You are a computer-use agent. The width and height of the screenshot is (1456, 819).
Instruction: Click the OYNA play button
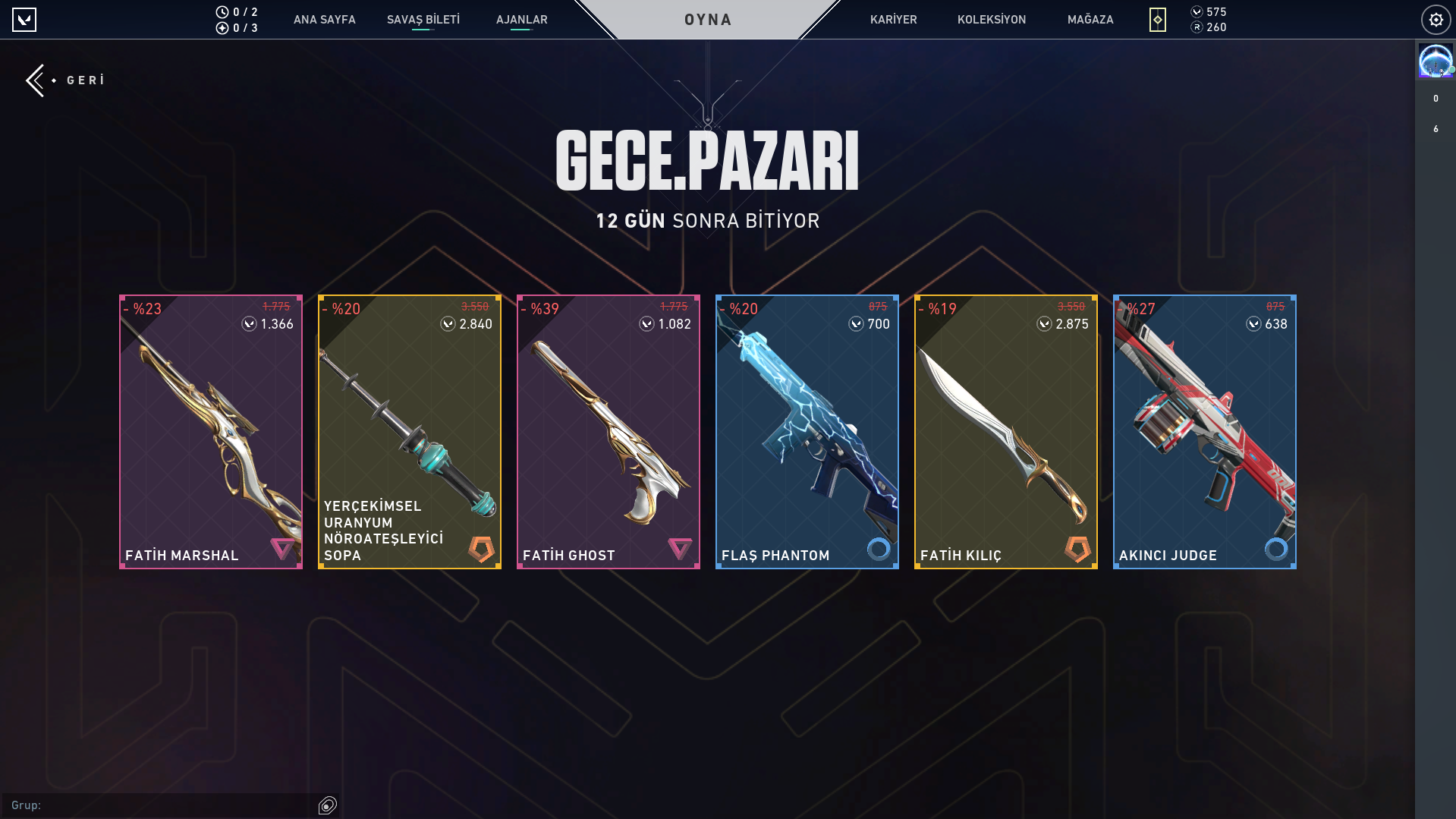(x=707, y=20)
